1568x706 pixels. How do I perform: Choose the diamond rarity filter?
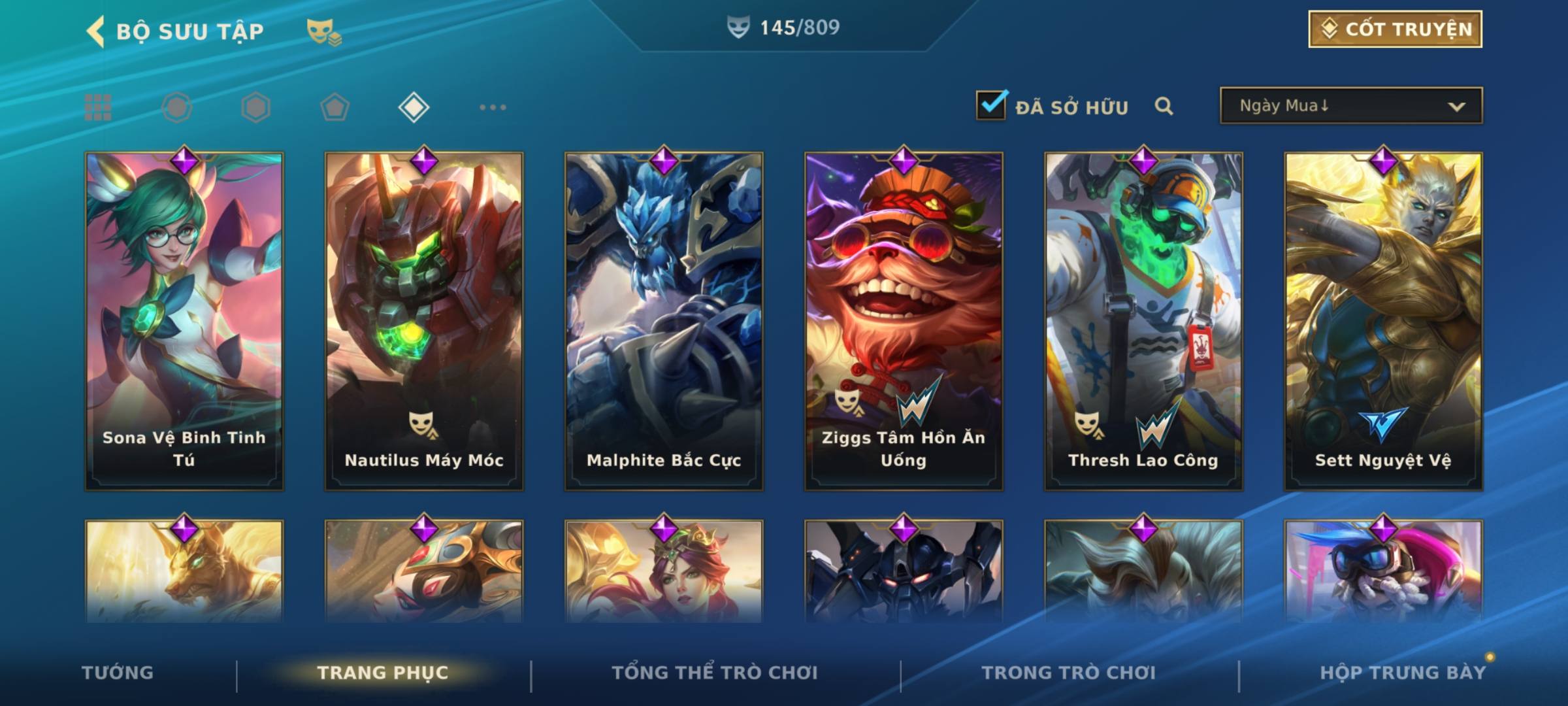point(414,107)
